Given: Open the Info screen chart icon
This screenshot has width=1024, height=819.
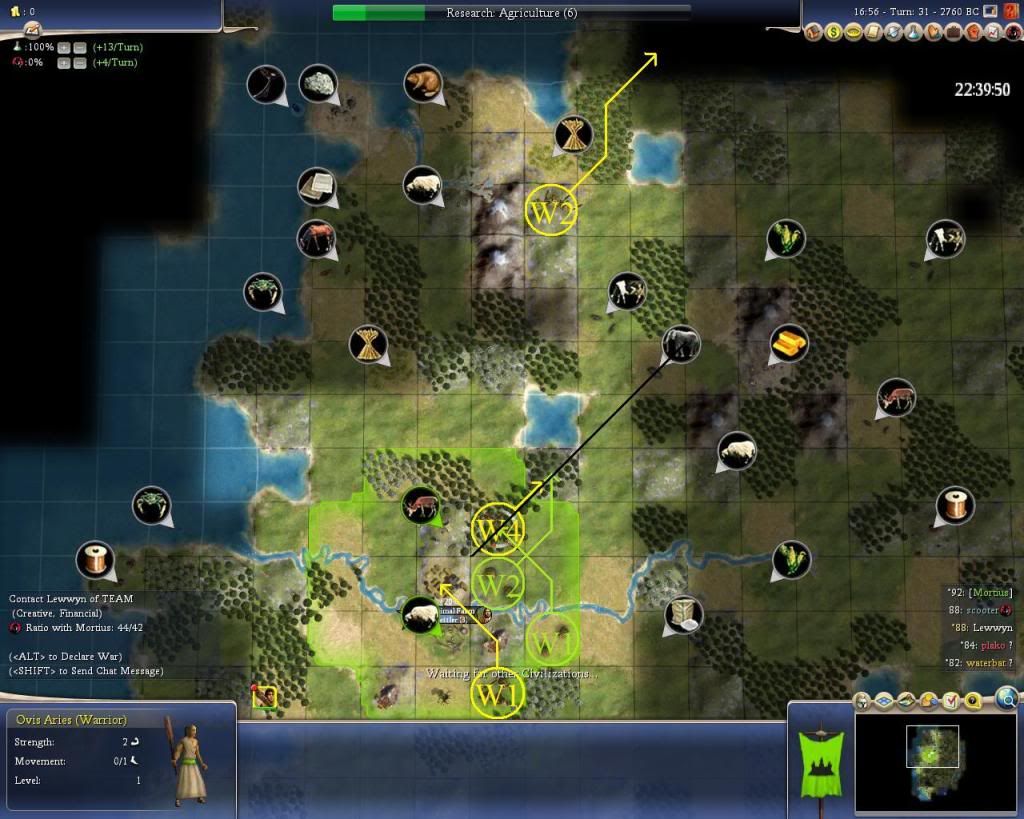Looking at the screenshot, I should tap(994, 32).
